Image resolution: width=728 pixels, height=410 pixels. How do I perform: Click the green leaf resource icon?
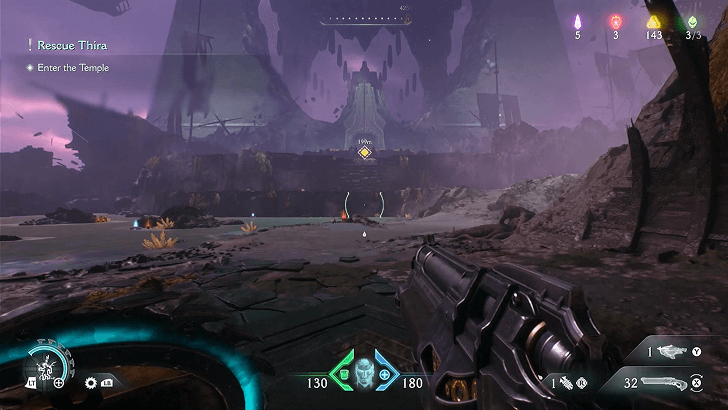pos(693,21)
